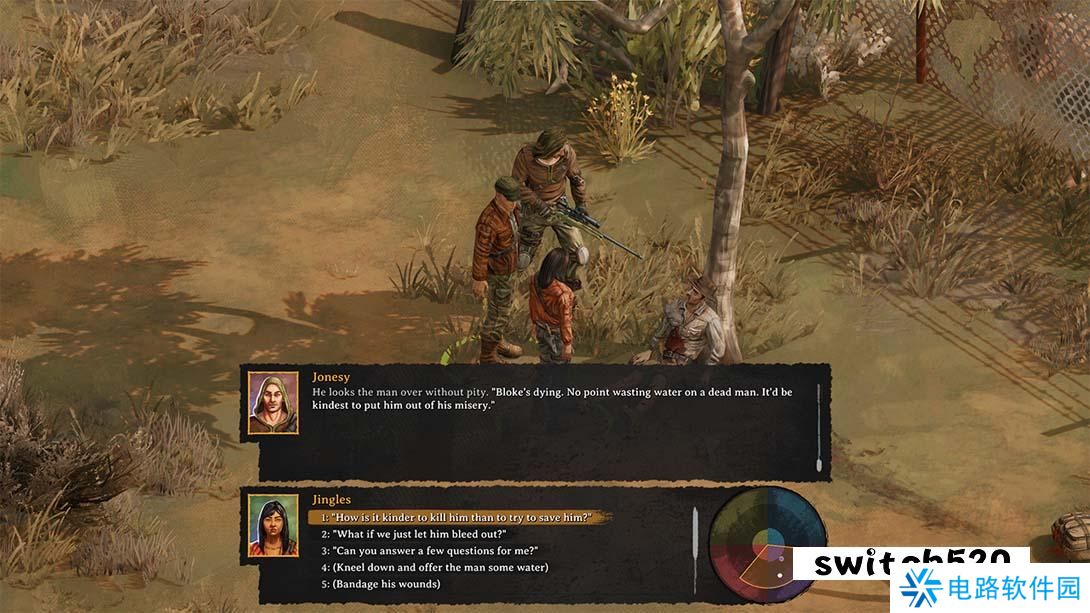
Task: Pick "Can you answer a few questions" option
Action: 429,551
